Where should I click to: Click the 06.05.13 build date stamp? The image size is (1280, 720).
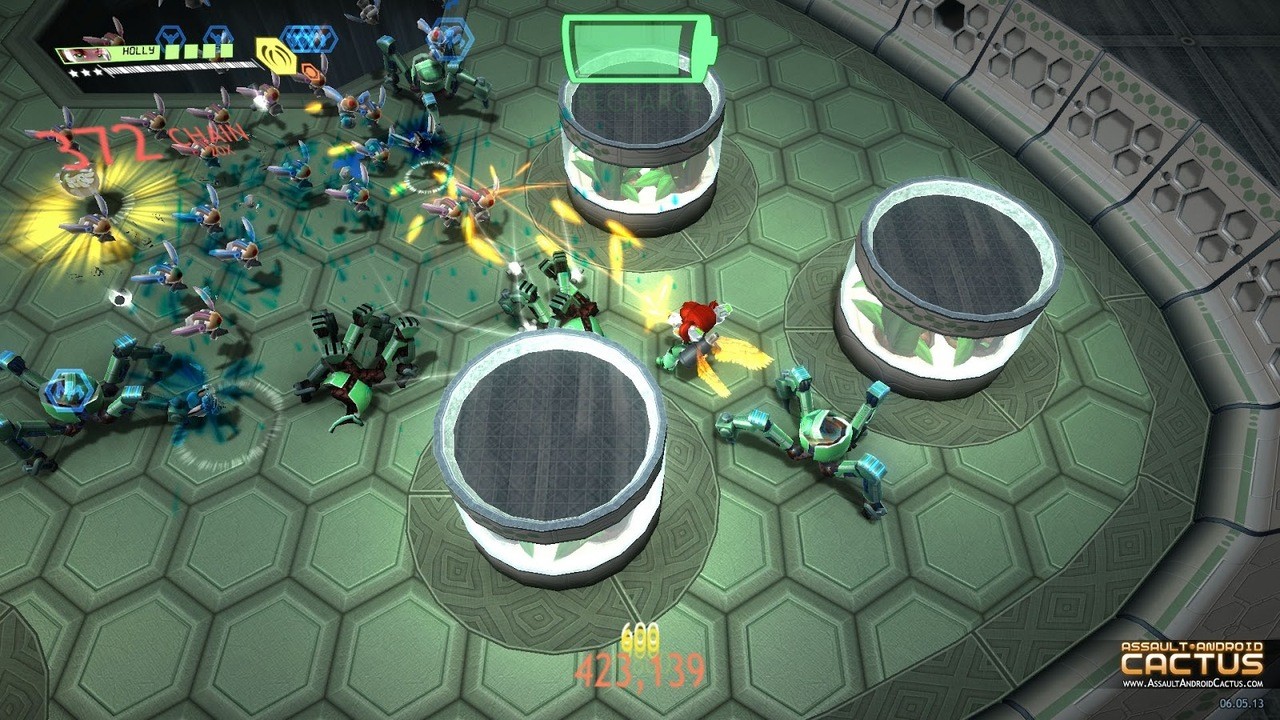click(1242, 703)
